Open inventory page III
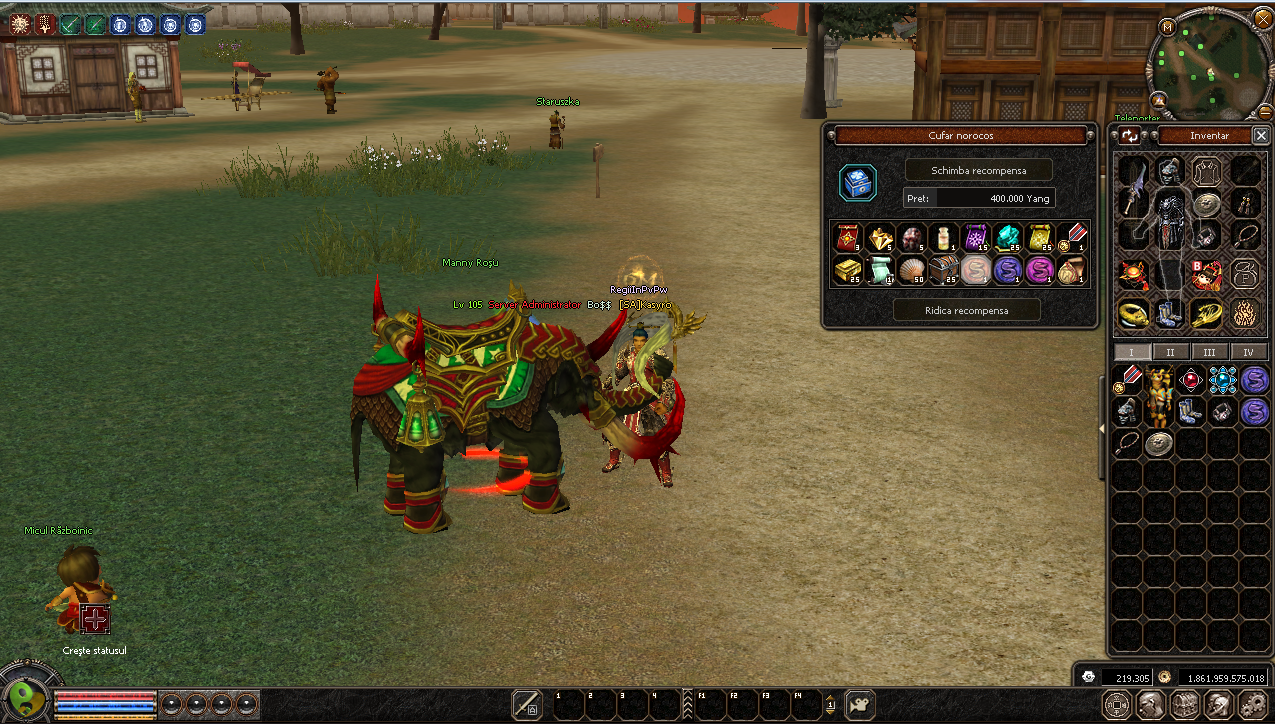Image resolution: width=1275 pixels, height=724 pixels. click(x=1209, y=352)
